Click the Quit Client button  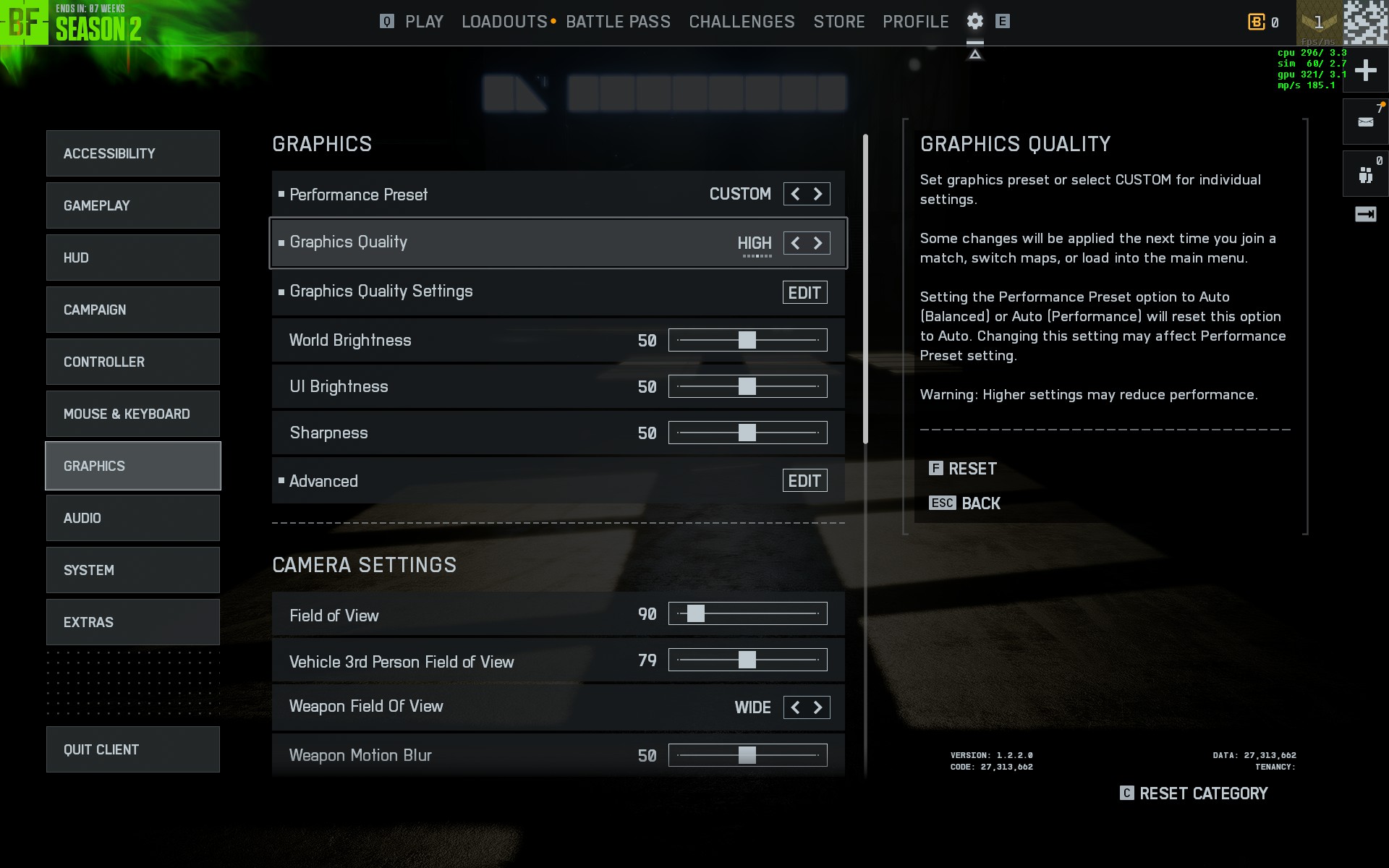pyautogui.click(x=133, y=749)
